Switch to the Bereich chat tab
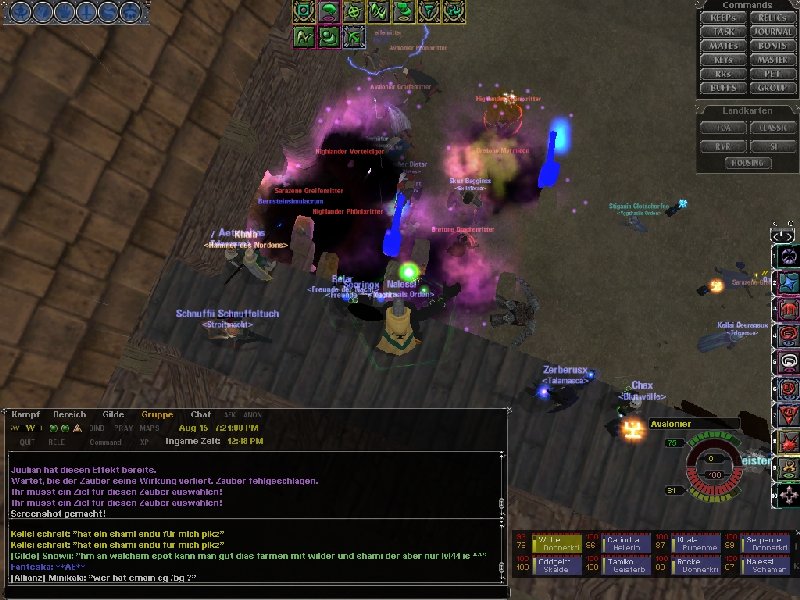800x600 pixels. [x=69, y=414]
